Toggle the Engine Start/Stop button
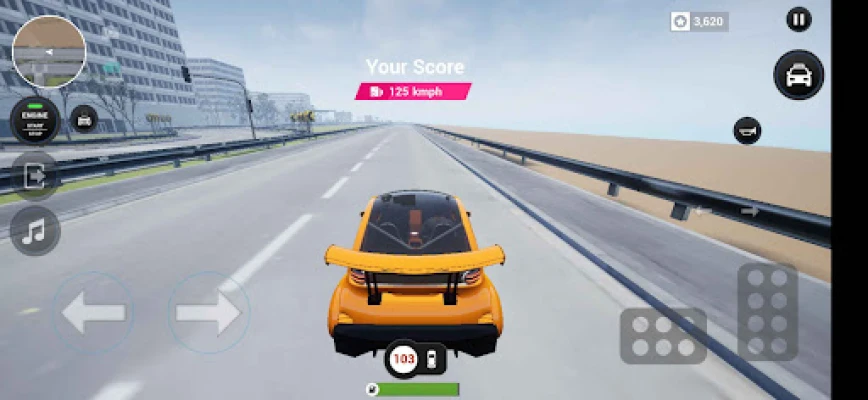868x400 pixels. [35, 120]
